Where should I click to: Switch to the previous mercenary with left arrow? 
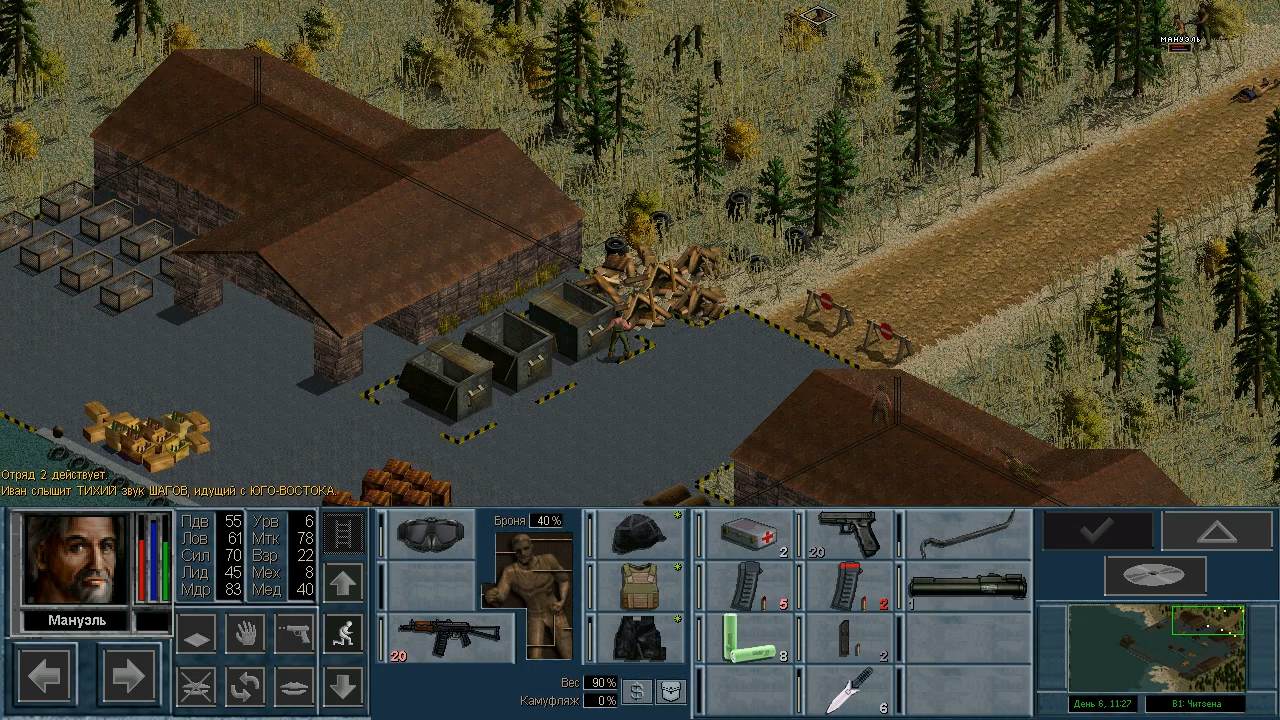[44, 677]
